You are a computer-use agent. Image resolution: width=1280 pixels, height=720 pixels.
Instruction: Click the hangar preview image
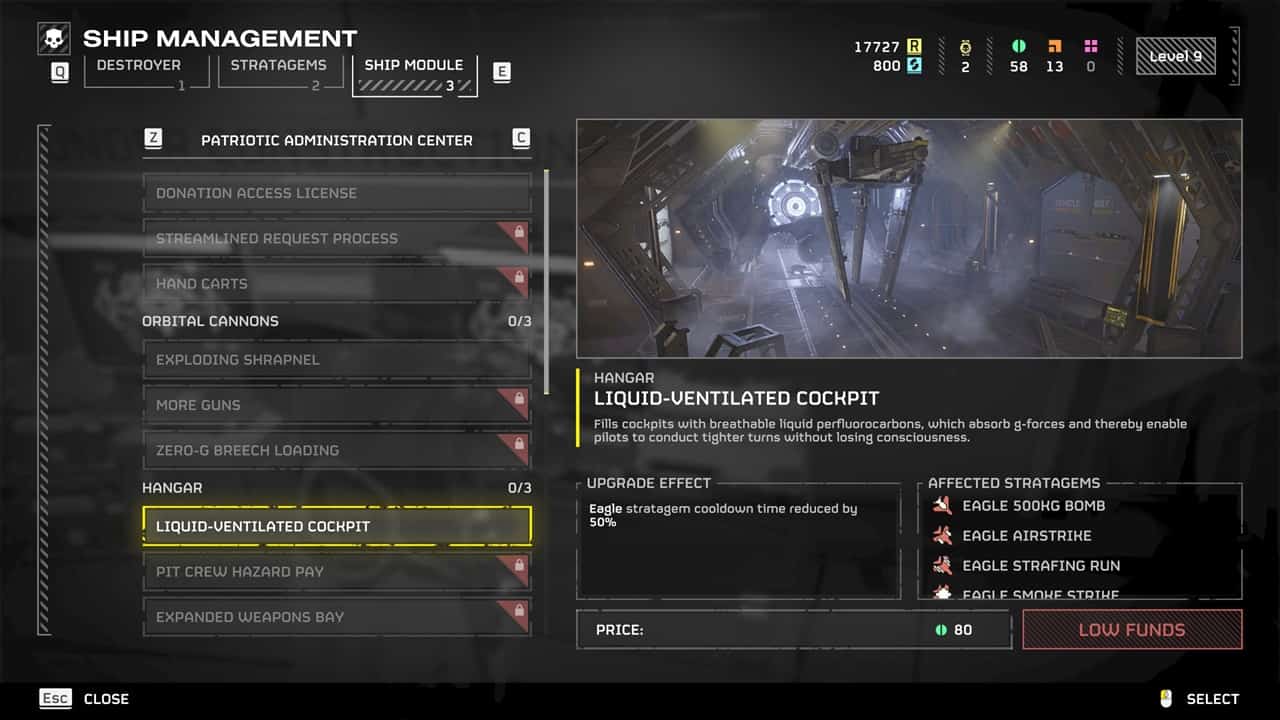click(909, 238)
